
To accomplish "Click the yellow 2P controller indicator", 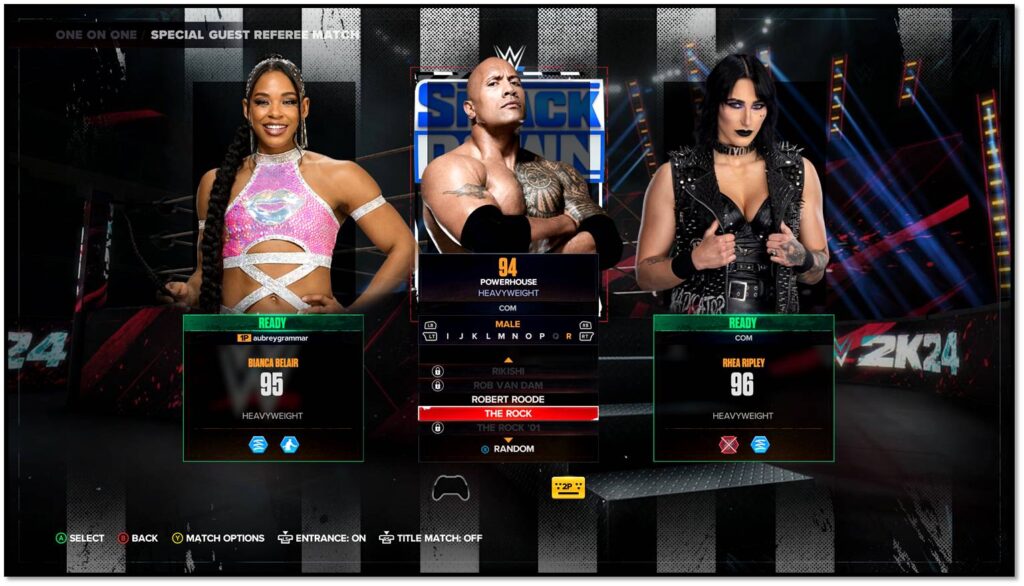I will pos(568,487).
